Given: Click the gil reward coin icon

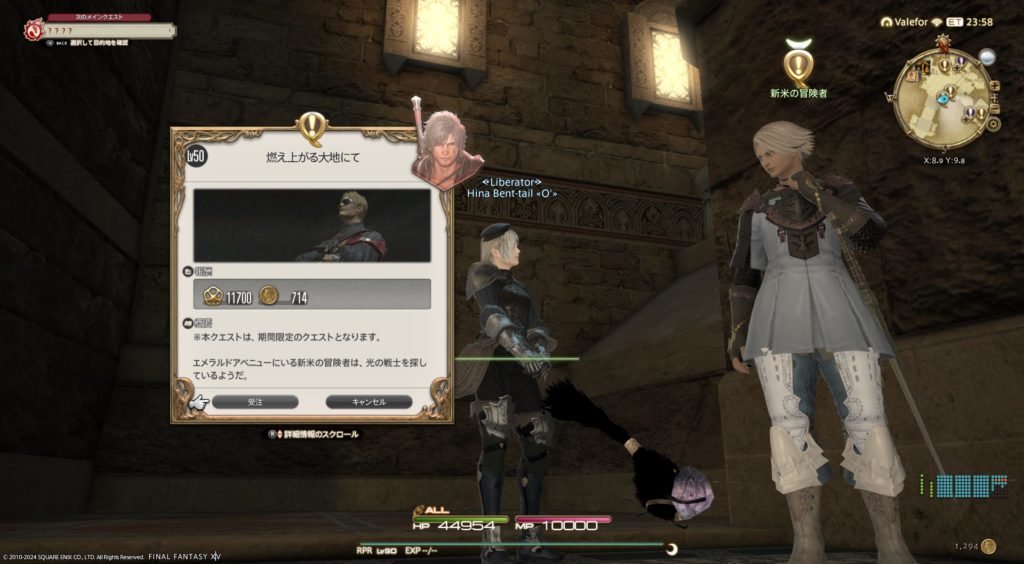Looking at the screenshot, I should [268, 295].
